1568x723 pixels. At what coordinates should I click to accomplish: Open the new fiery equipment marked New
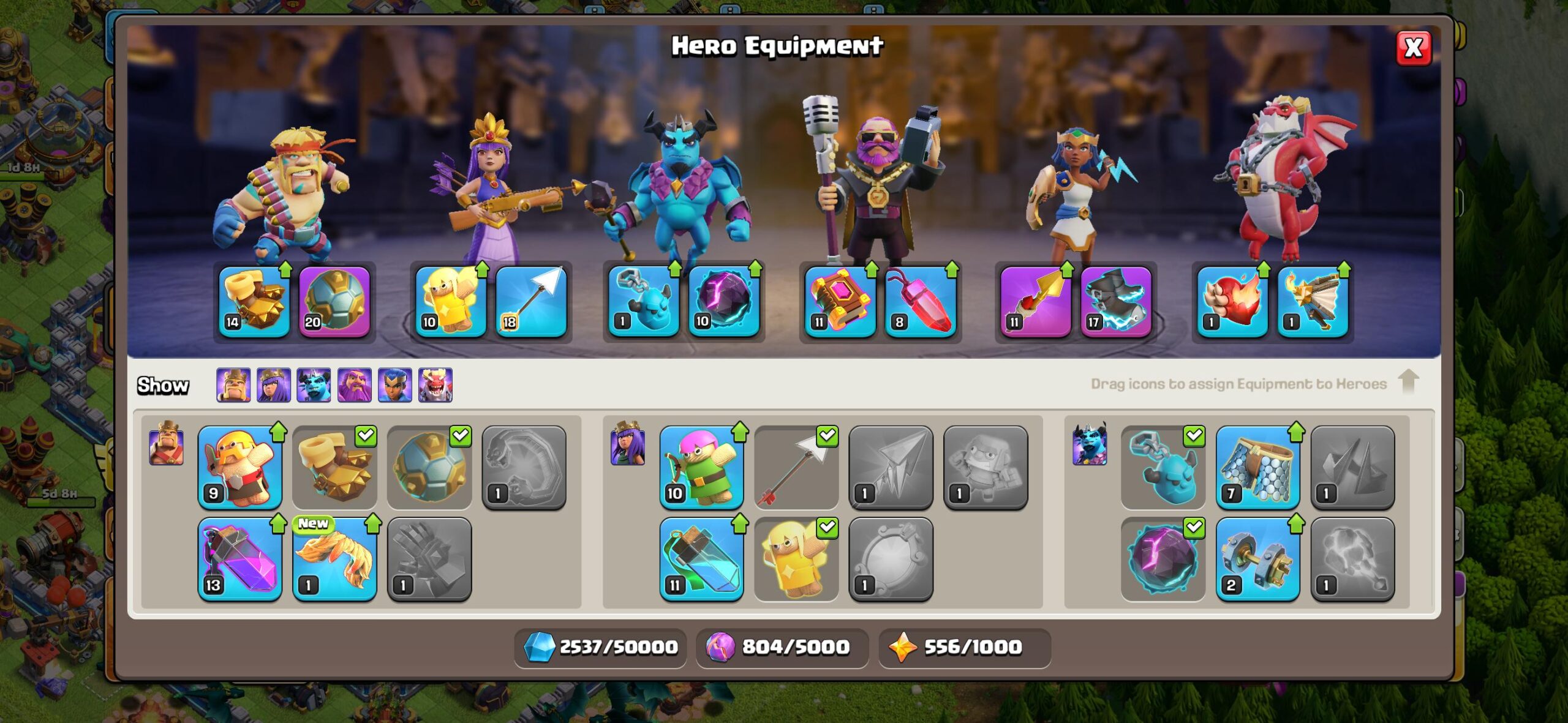[x=334, y=560]
